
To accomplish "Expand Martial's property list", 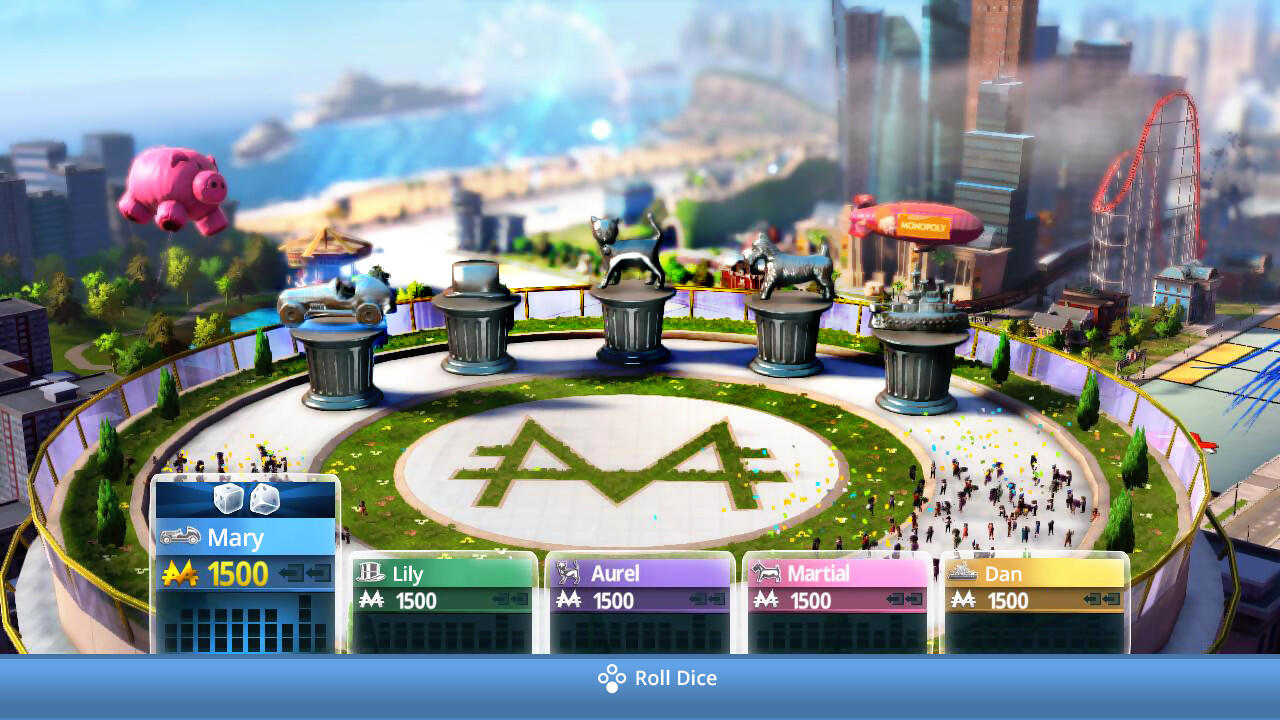I will pos(837,630).
